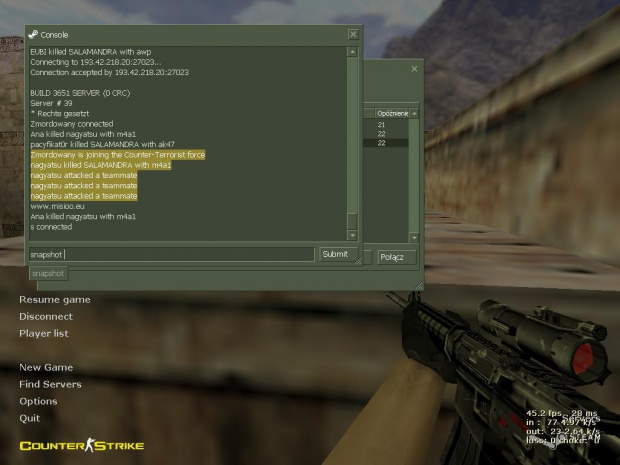Sort servers by the Opóźnienie column
Image resolution: width=620 pixels, height=465 pixels.
click(x=392, y=114)
